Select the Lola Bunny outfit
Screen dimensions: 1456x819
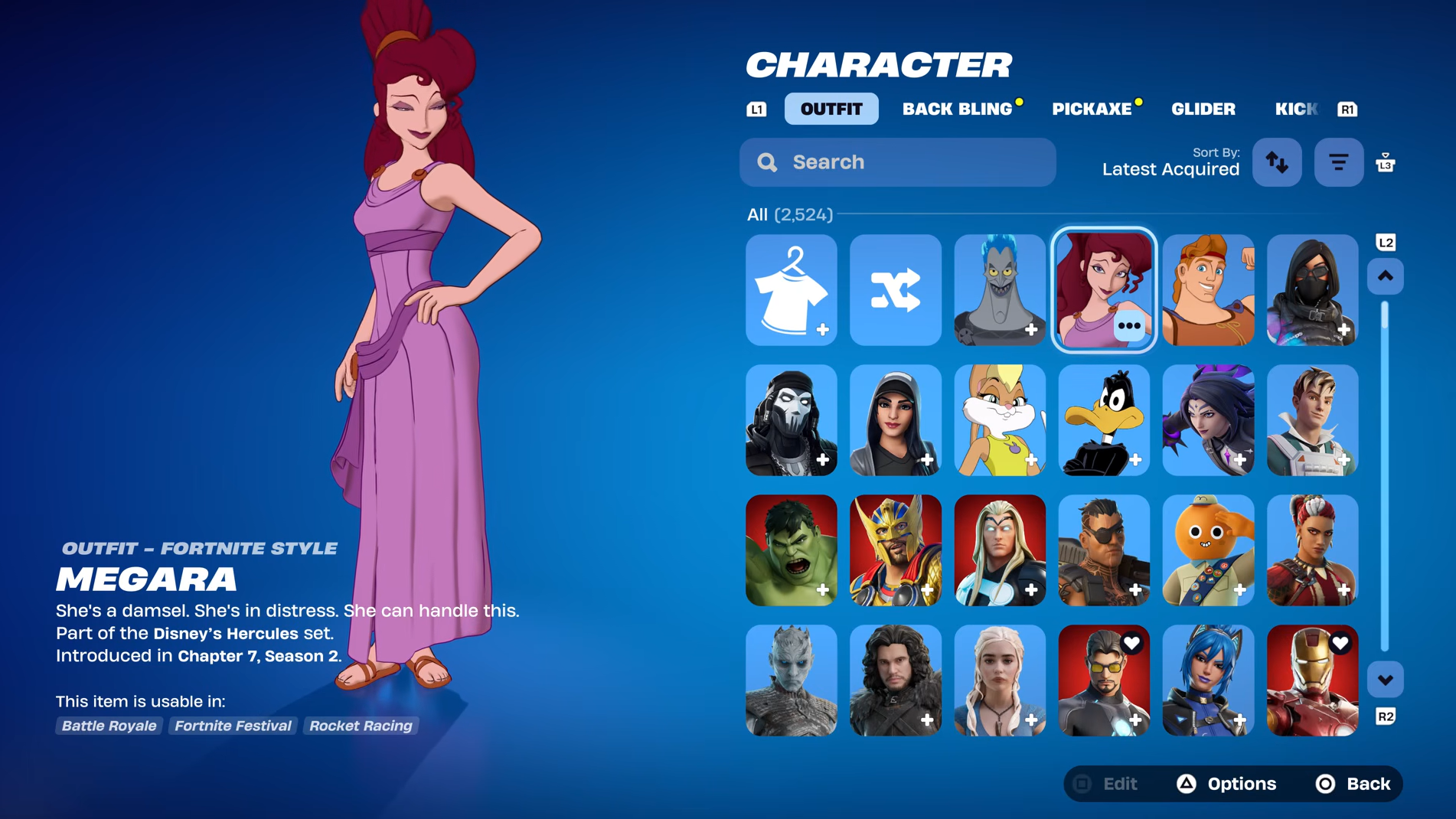coord(999,420)
